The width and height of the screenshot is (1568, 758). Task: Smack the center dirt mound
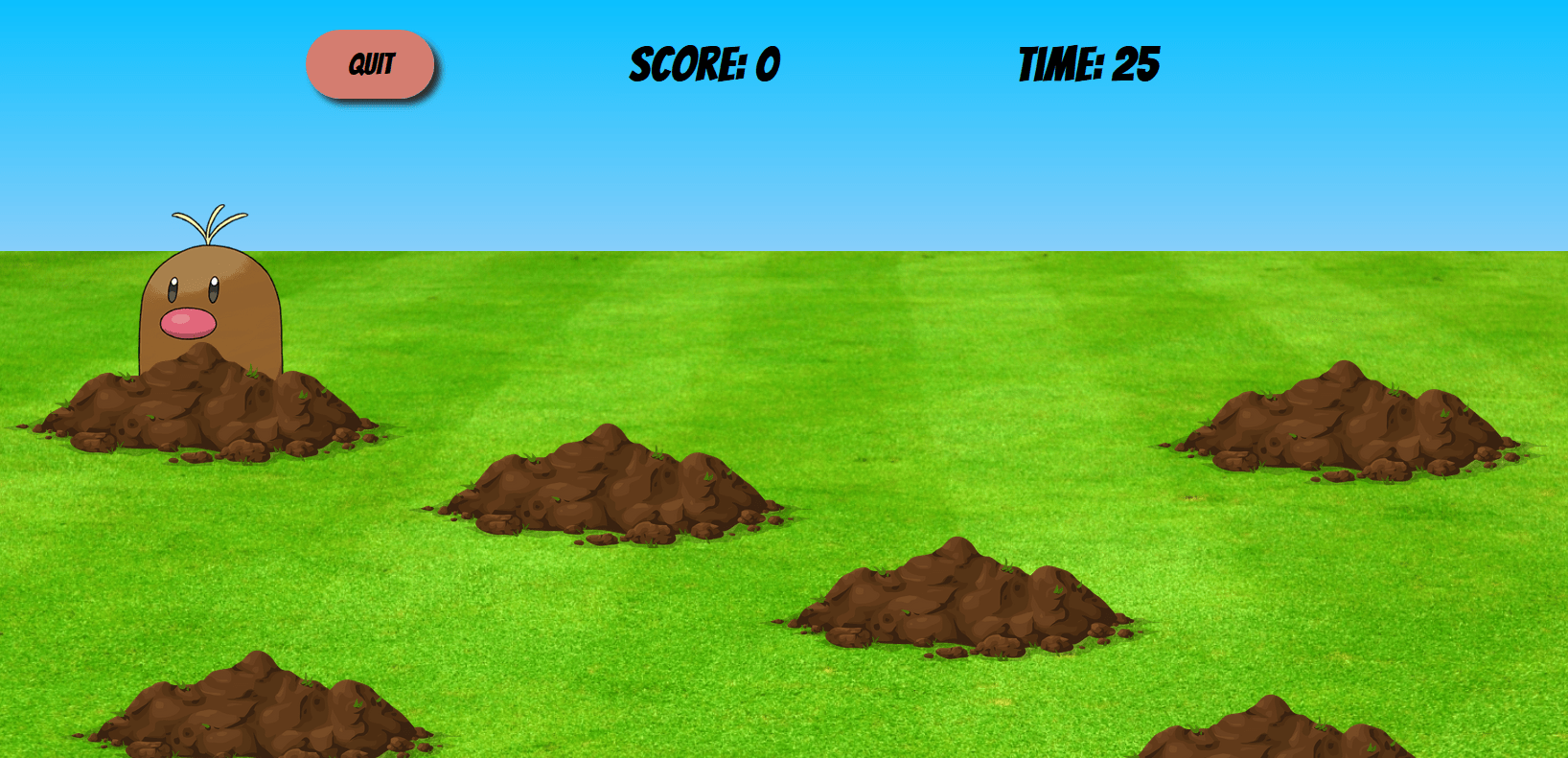point(958,599)
